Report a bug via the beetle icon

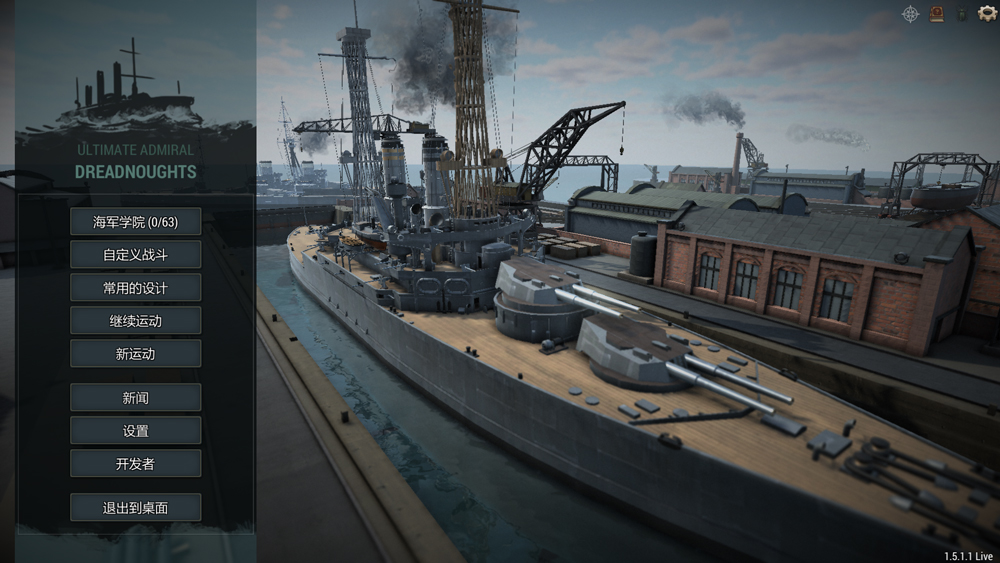pyautogui.click(x=961, y=15)
